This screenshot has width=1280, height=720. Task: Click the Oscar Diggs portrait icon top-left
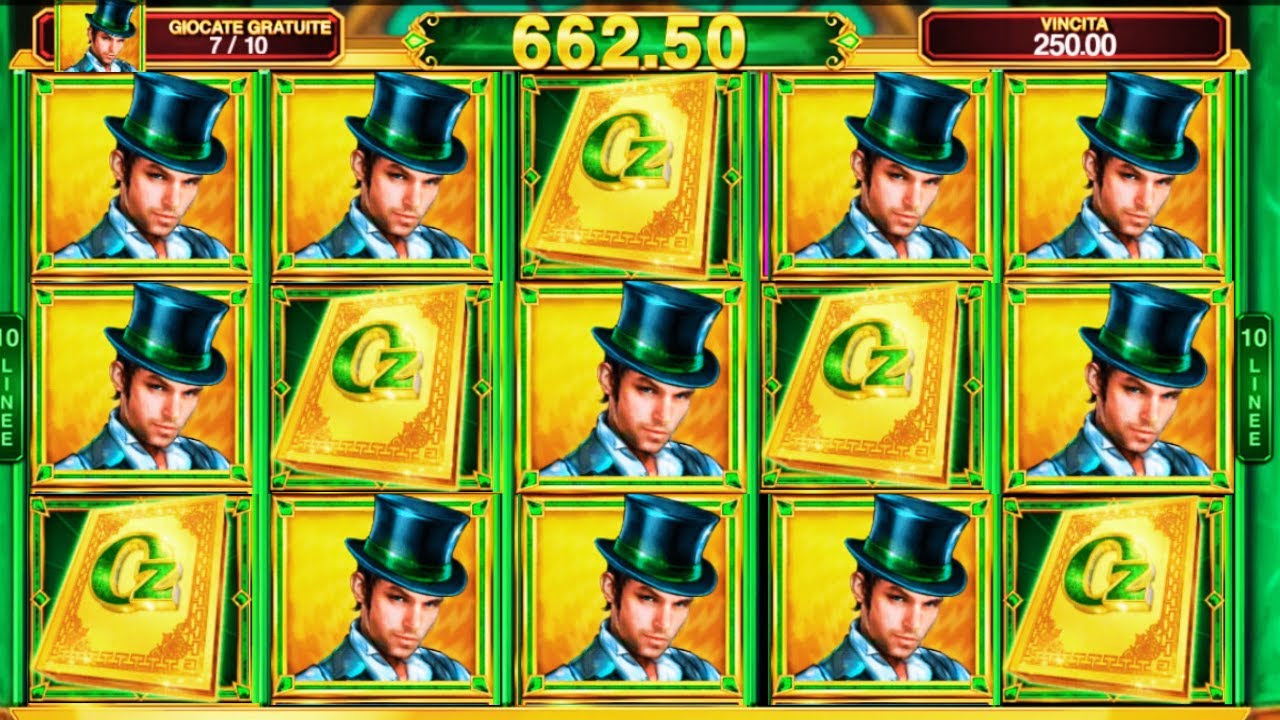(x=100, y=37)
